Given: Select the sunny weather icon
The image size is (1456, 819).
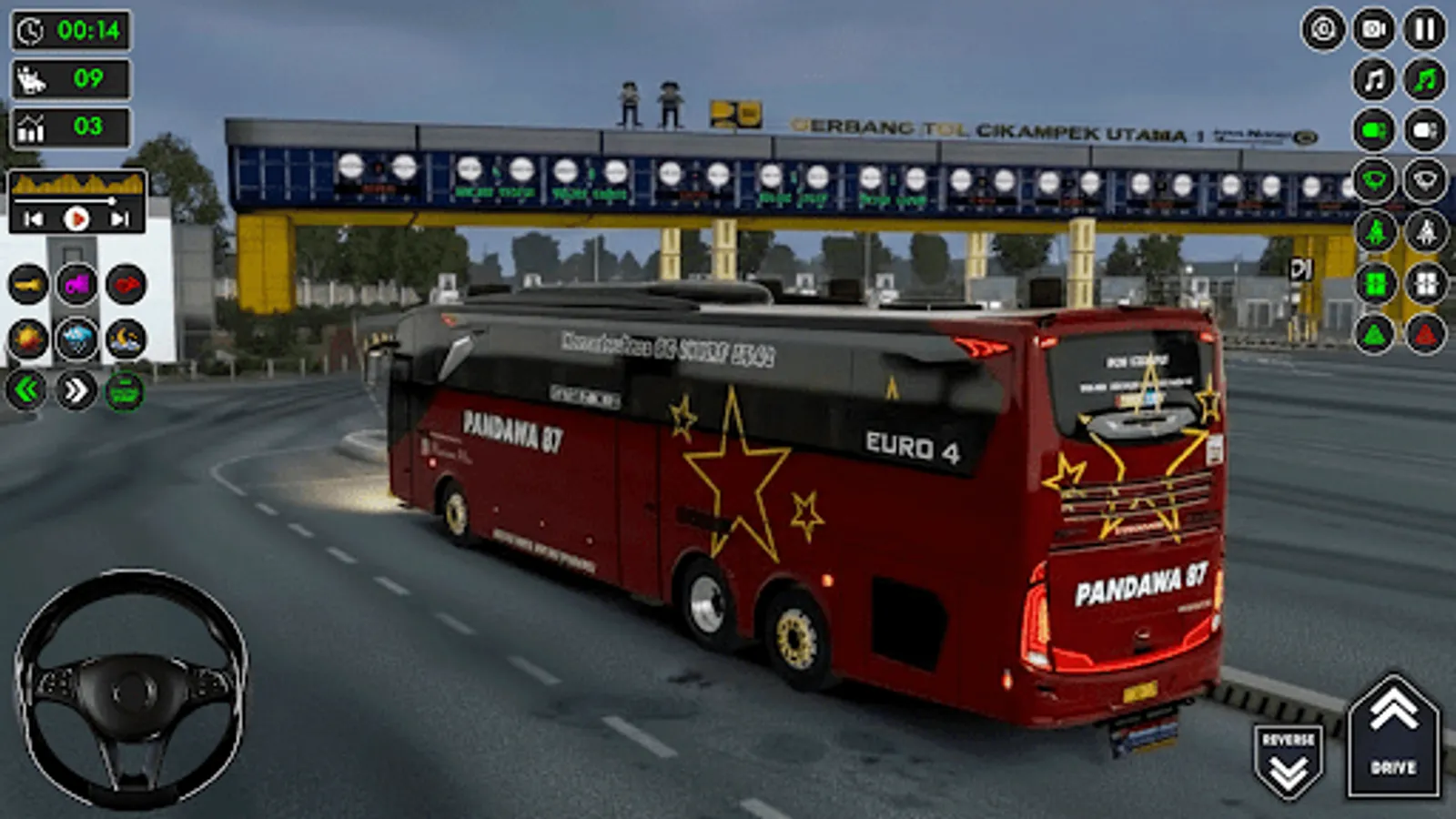Looking at the screenshot, I should 27,337.
